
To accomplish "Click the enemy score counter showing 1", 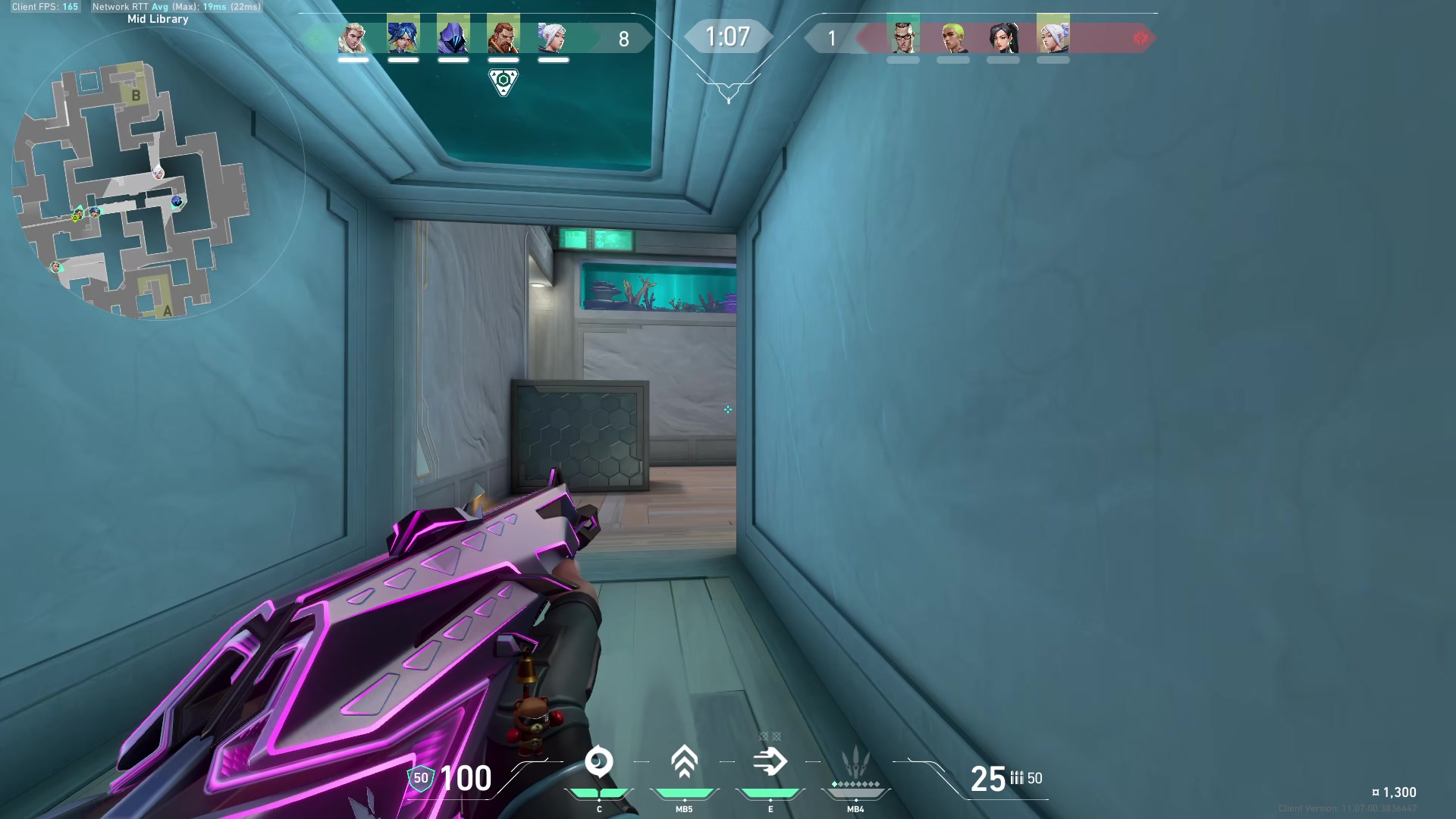I will (832, 38).
